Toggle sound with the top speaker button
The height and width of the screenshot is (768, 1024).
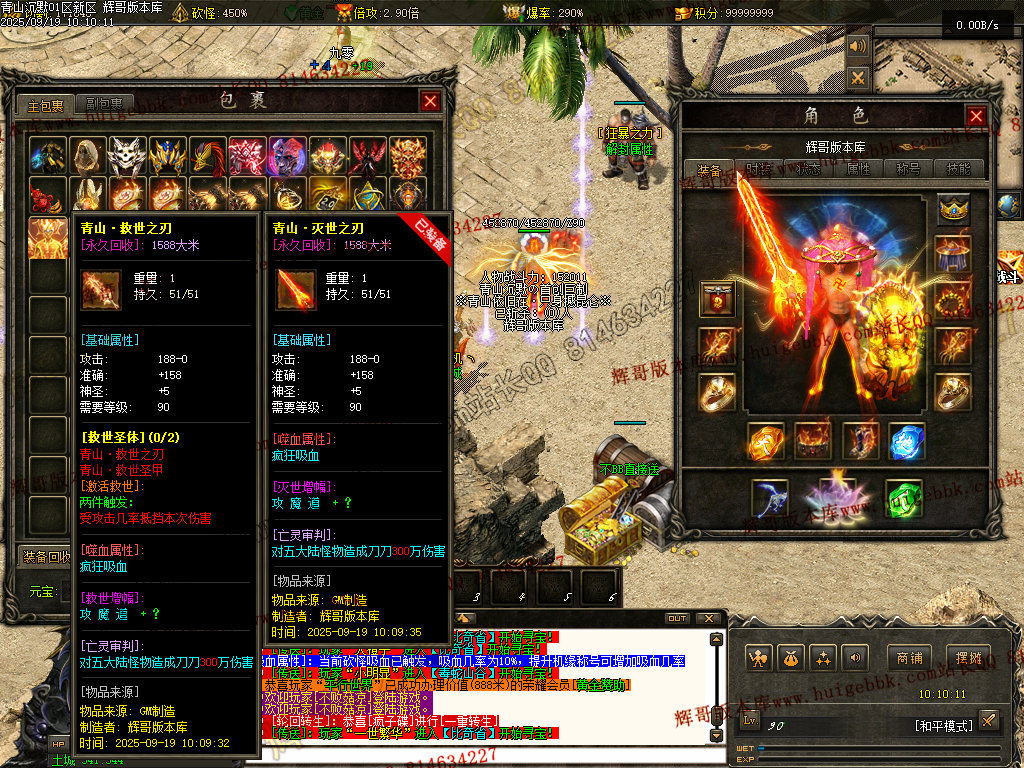858,46
